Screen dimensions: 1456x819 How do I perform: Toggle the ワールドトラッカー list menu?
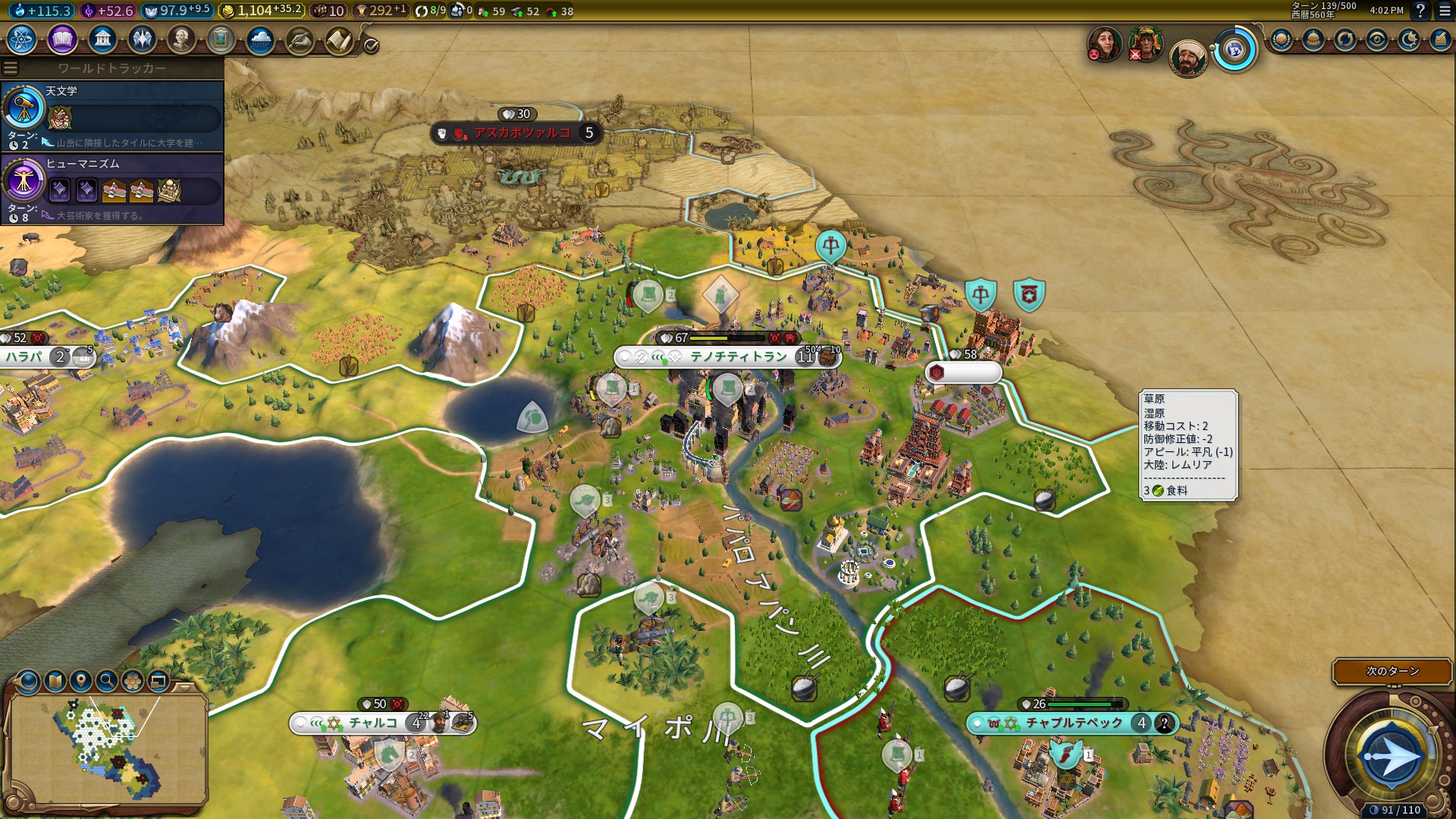11,68
